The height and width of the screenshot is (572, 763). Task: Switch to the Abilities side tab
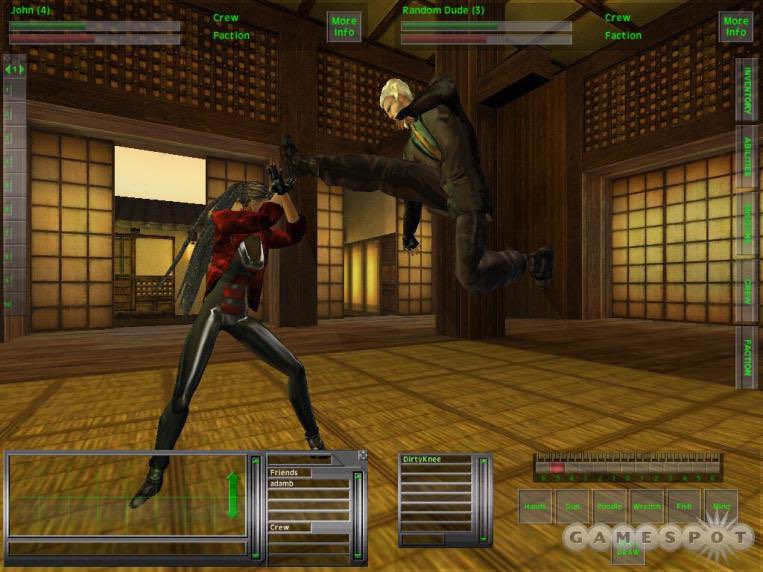coord(746,154)
